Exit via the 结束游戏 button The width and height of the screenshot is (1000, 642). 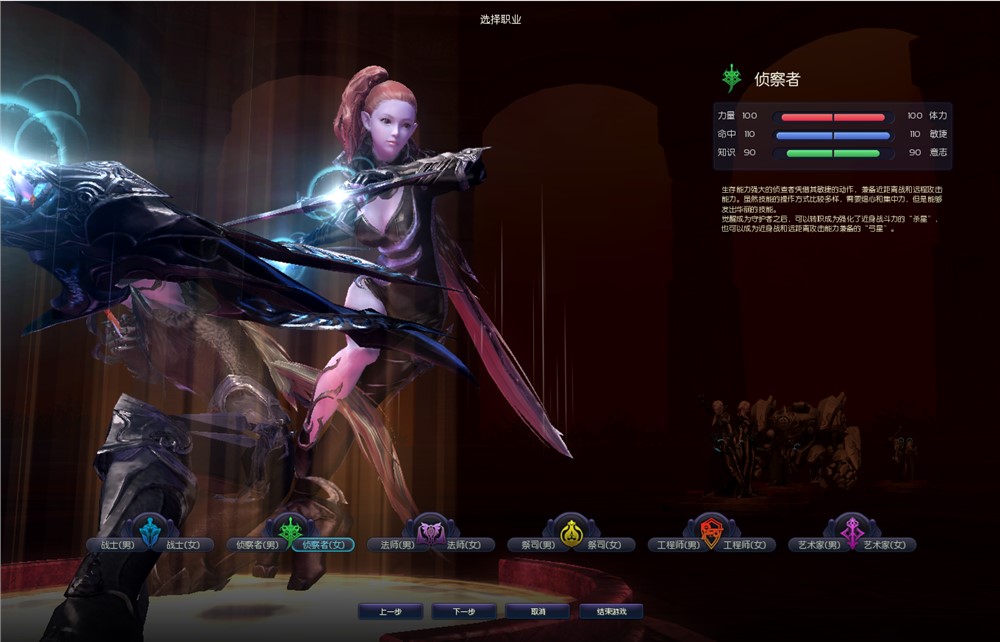[x=610, y=611]
